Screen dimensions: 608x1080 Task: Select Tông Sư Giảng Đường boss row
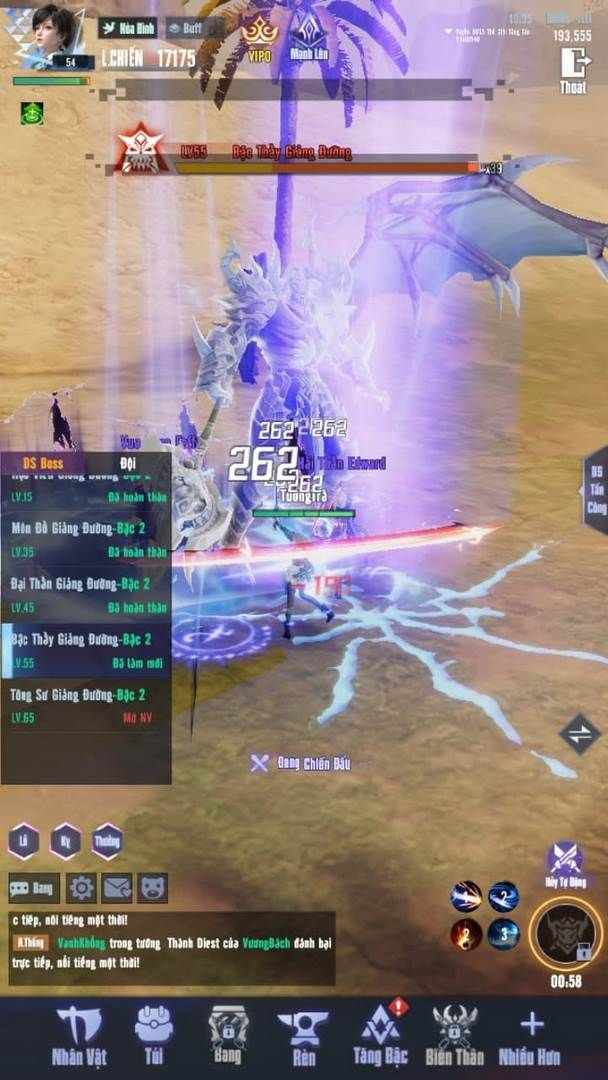[x=85, y=705]
